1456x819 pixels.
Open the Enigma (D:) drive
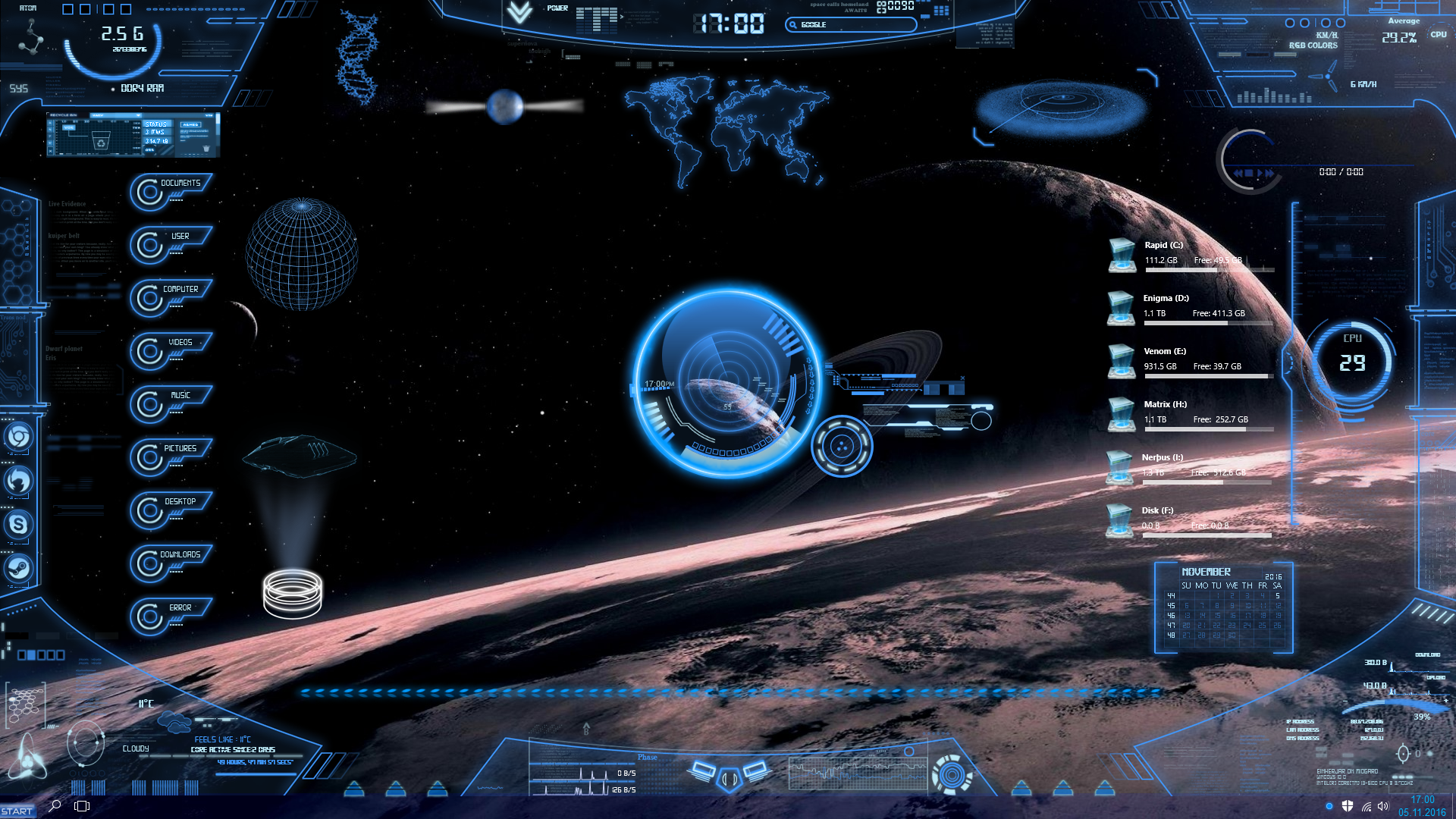coord(1122,307)
